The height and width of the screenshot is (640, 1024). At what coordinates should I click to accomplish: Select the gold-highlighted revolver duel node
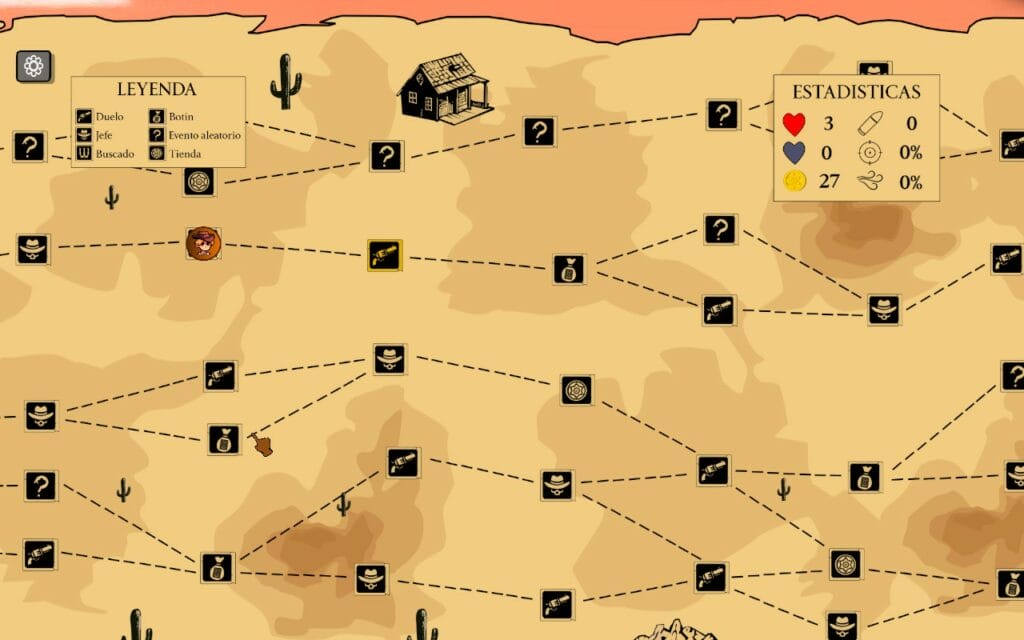tap(384, 255)
